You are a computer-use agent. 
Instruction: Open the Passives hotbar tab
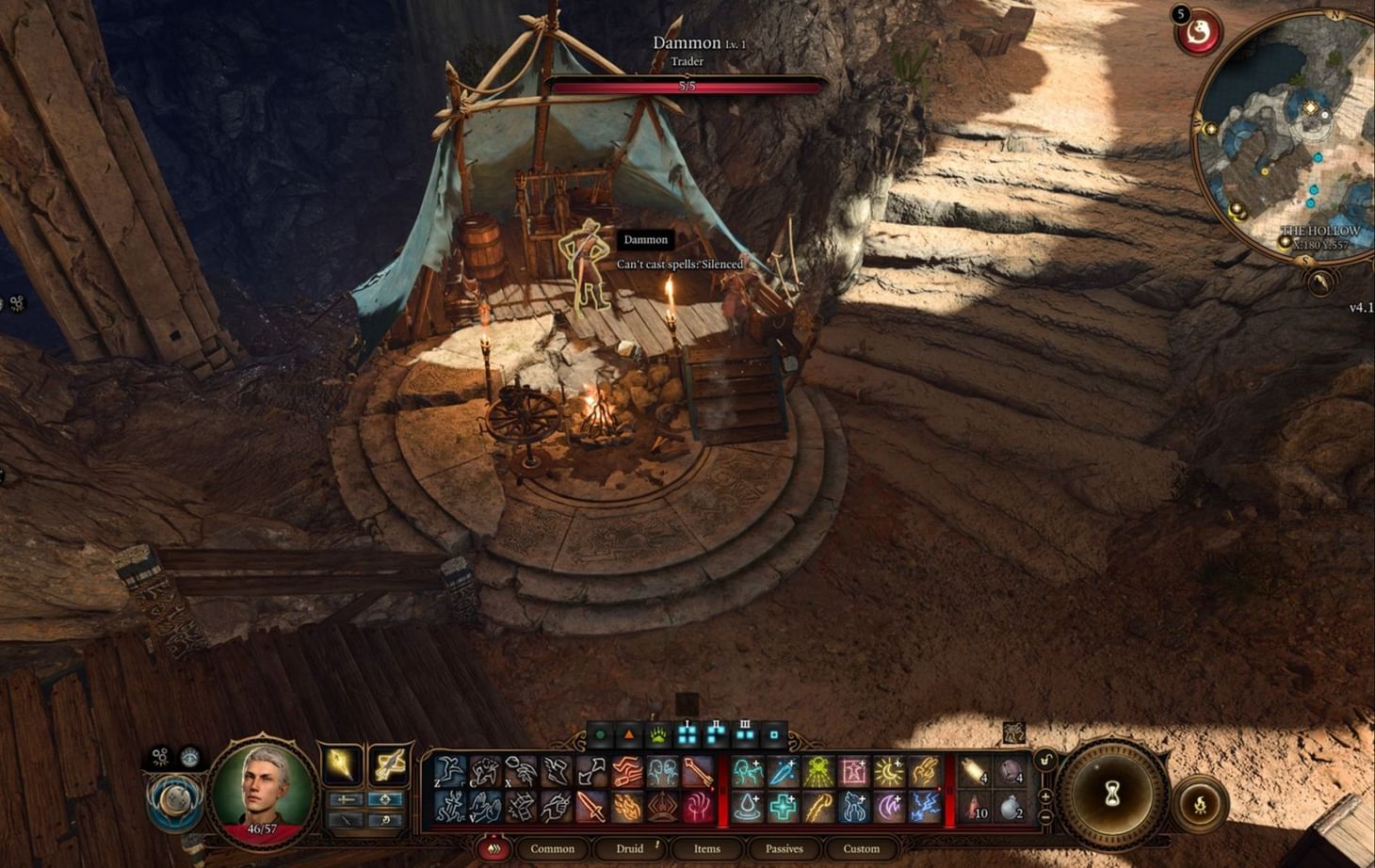[x=784, y=848]
